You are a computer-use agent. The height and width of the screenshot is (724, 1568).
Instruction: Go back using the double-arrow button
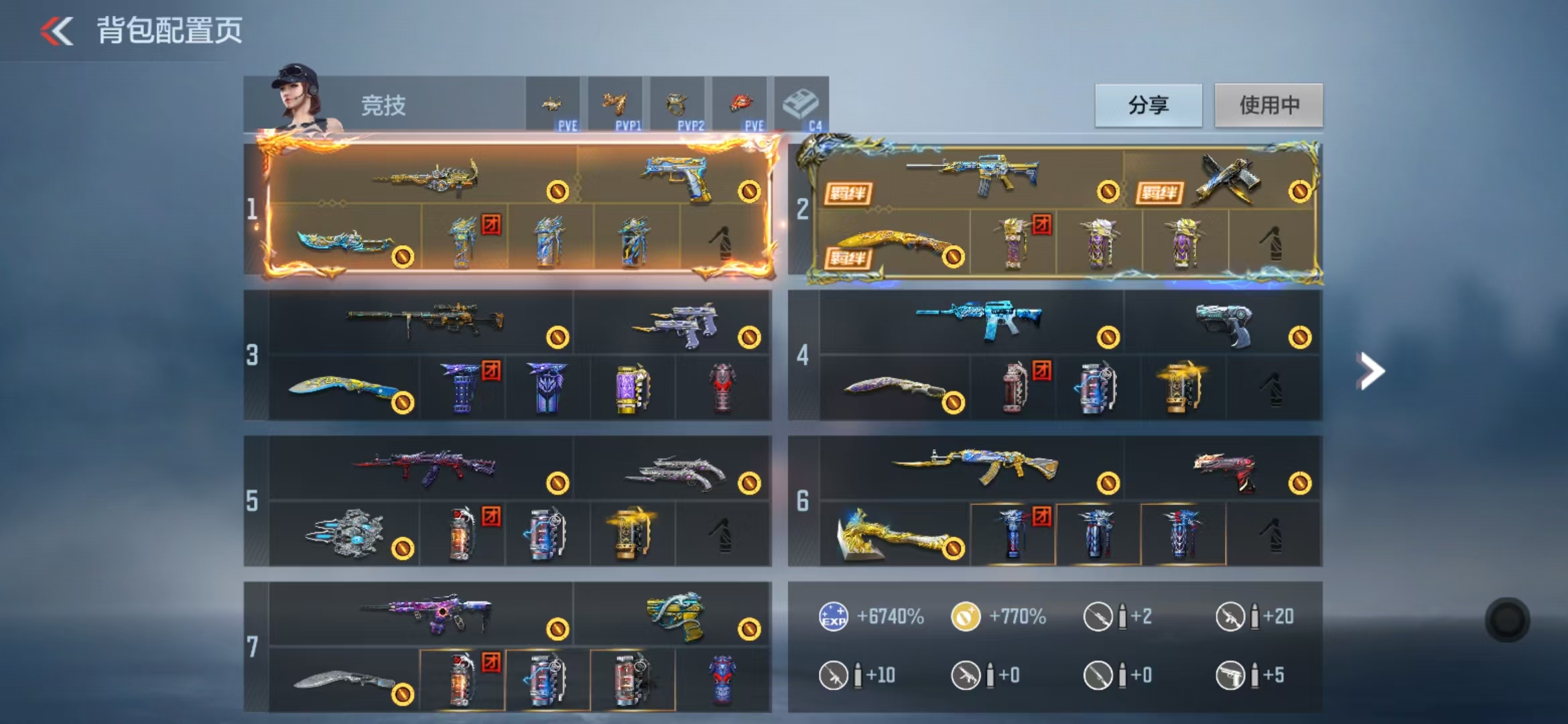point(56,31)
